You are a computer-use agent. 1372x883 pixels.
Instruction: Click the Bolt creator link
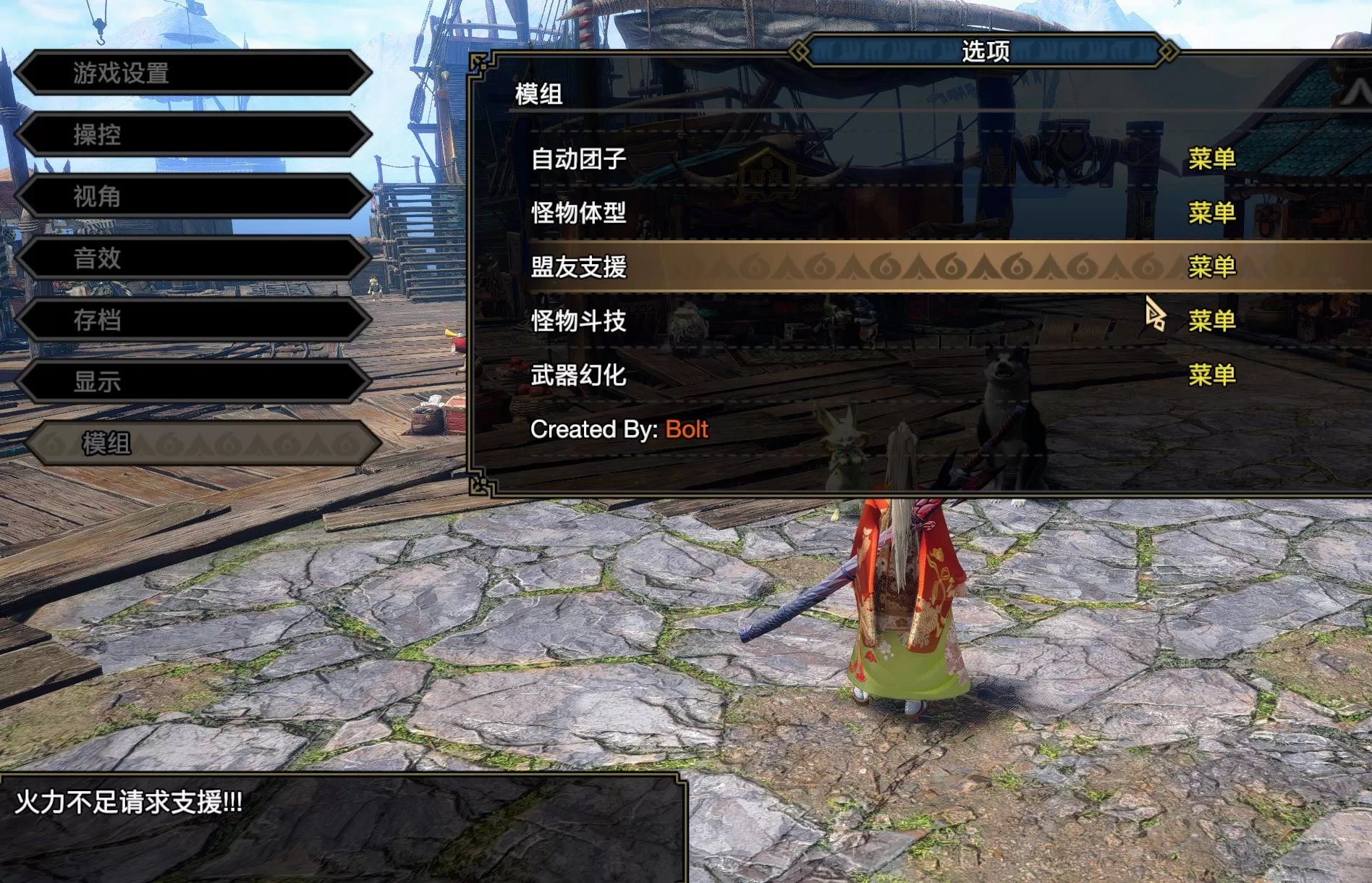[x=686, y=429]
